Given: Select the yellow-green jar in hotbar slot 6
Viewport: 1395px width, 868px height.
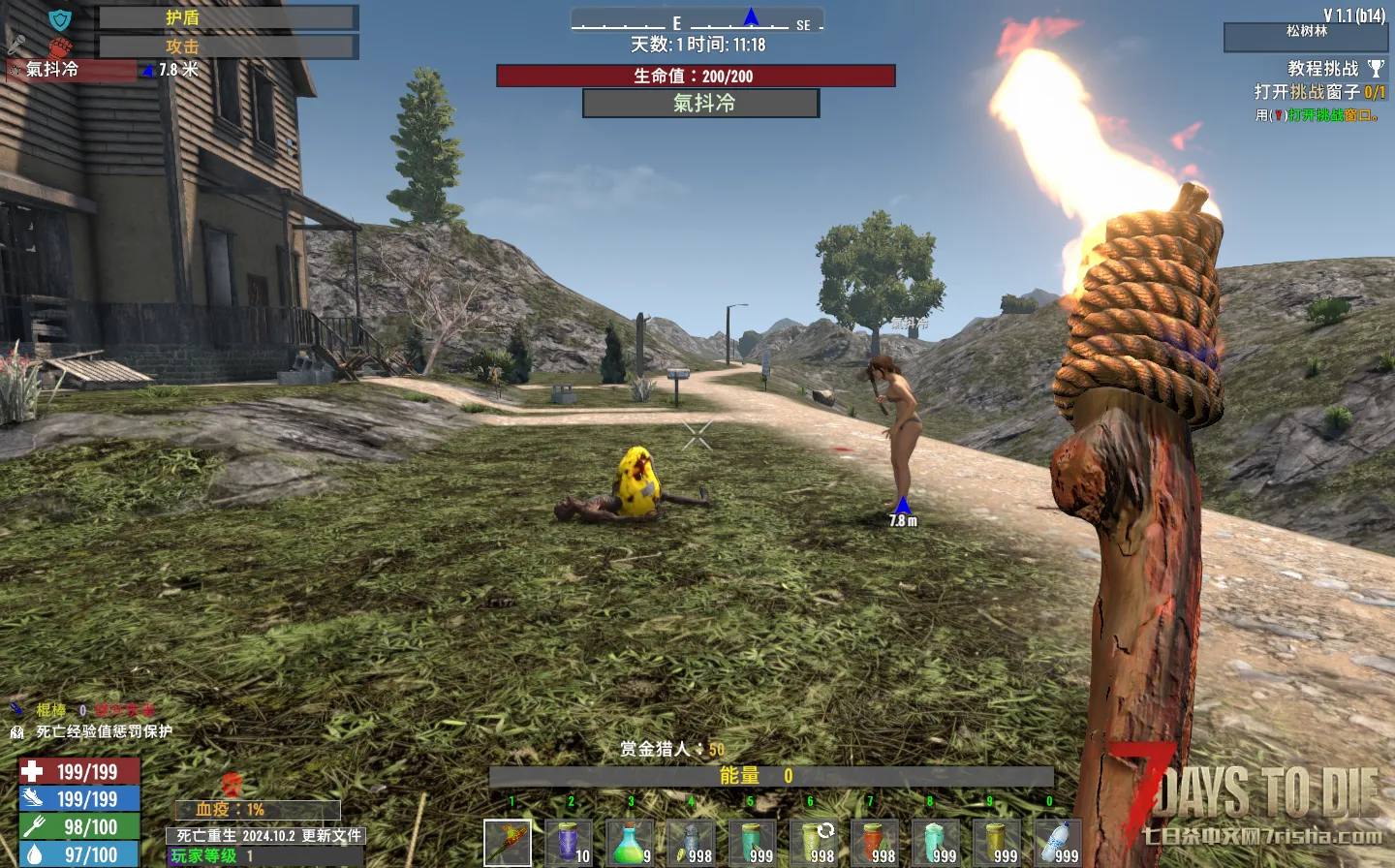Looking at the screenshot, I should pos(813,843).
